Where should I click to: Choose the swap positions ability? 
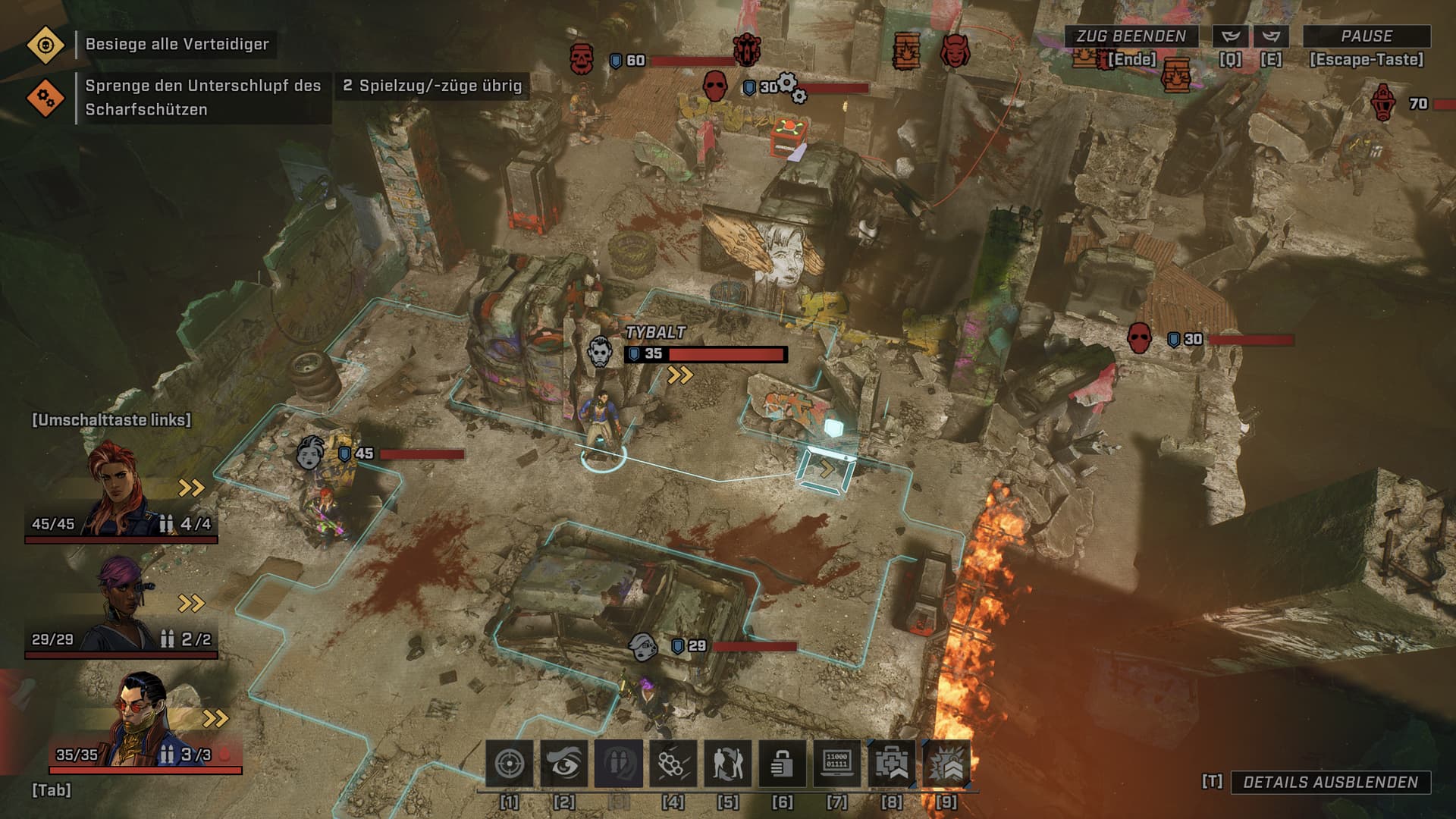(728, 764)
